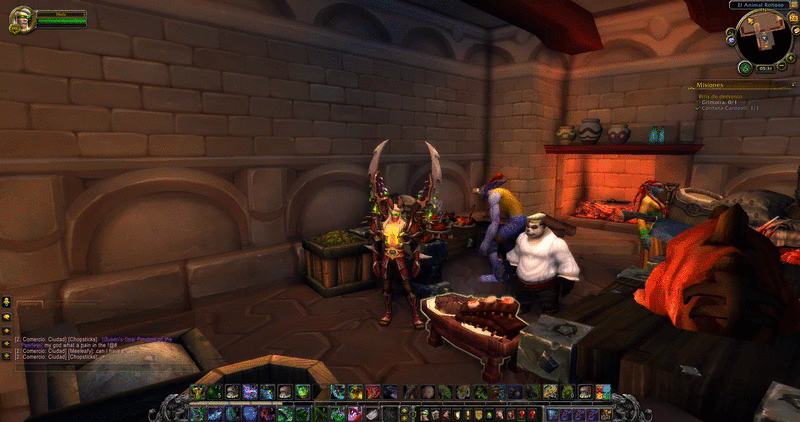Click the chat bubble button beside chat
The height and width of the screenshot is (422, 800).
click(x=6, y=300)
